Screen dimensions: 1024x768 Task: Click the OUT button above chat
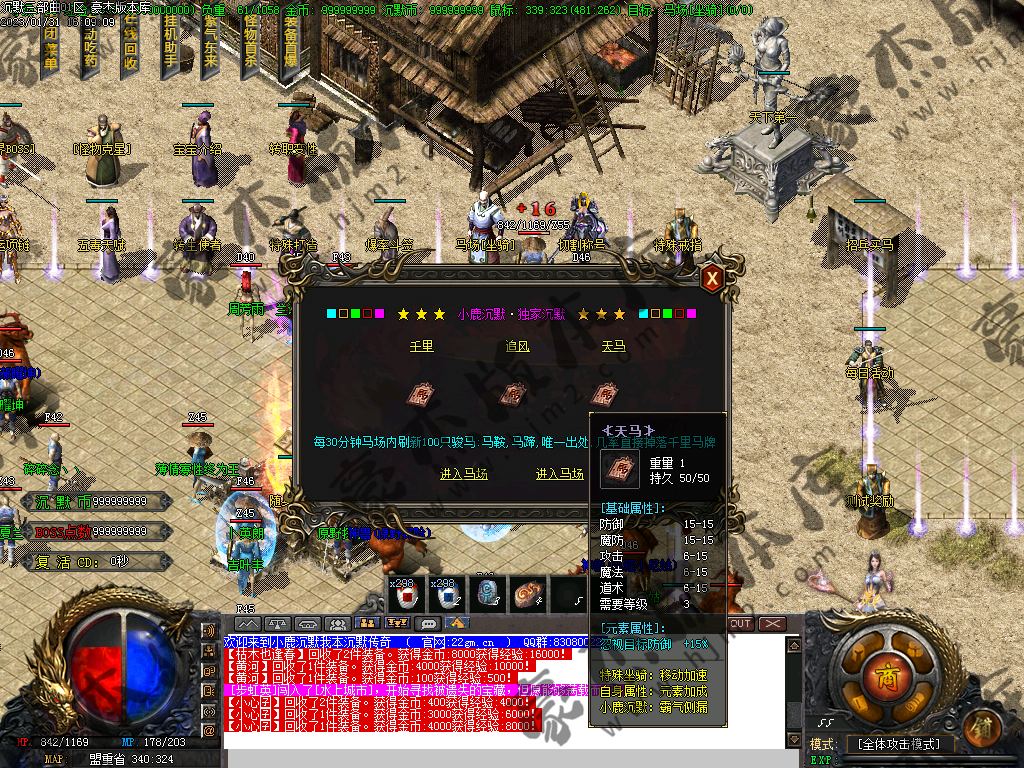[740, 623]
